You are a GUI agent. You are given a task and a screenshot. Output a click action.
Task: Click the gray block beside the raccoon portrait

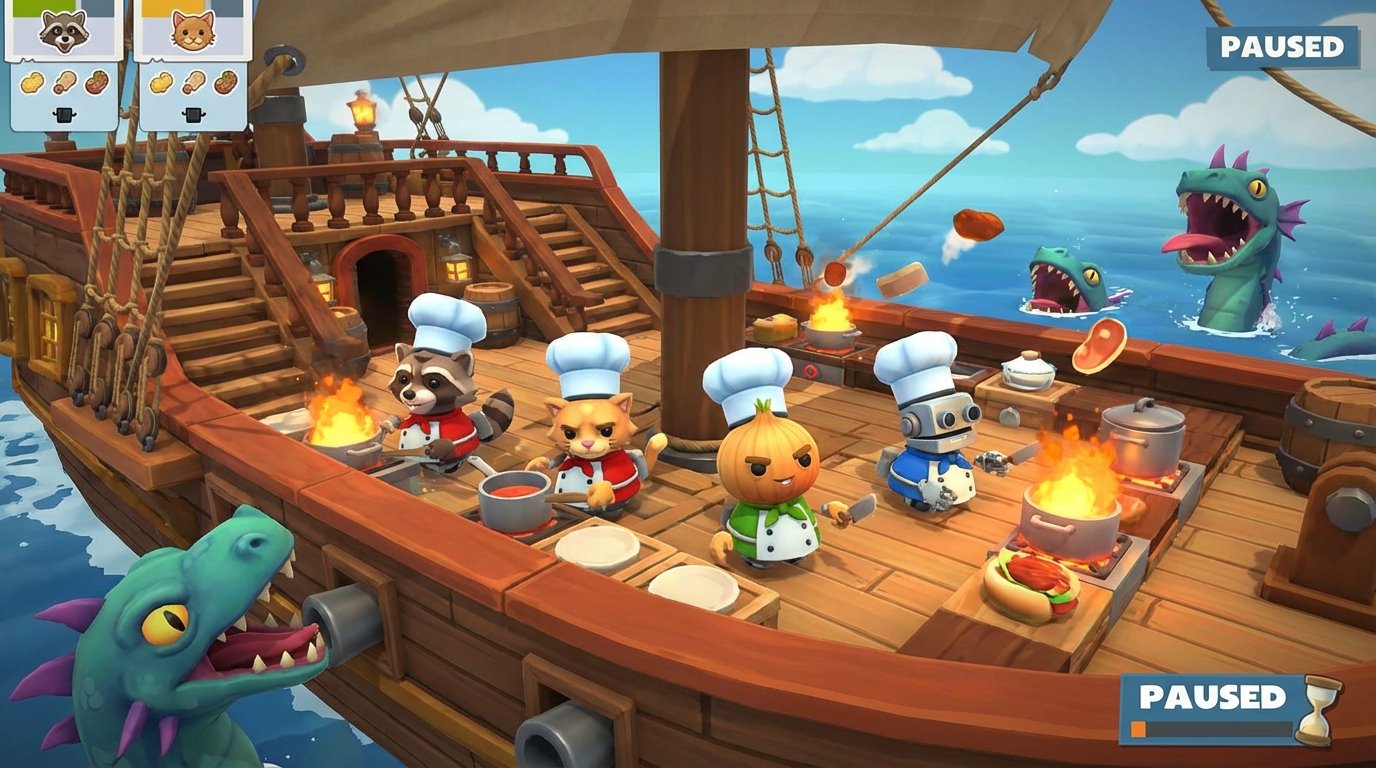coord(98,8)
